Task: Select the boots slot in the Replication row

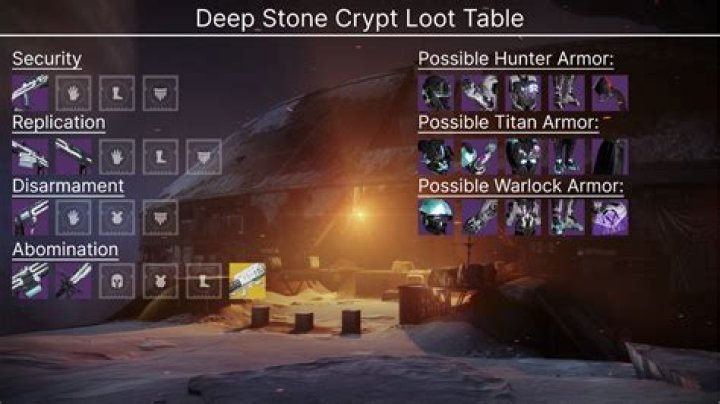Action: tap(160, 155)
